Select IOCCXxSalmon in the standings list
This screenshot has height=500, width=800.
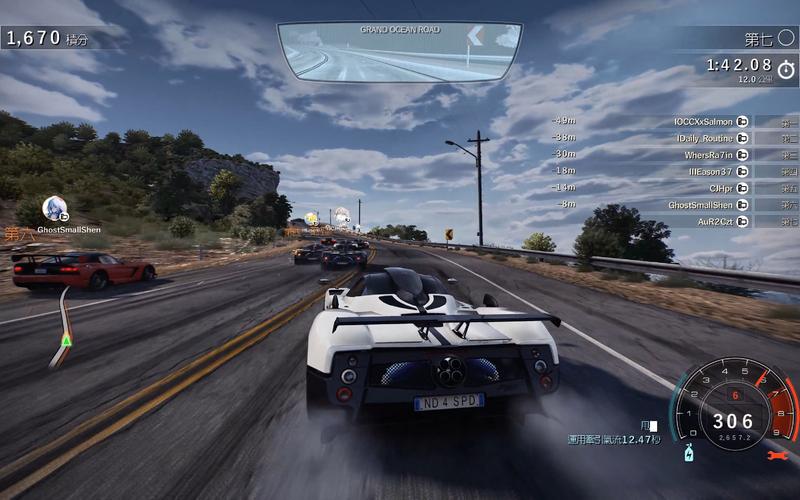tap(705, 121)
